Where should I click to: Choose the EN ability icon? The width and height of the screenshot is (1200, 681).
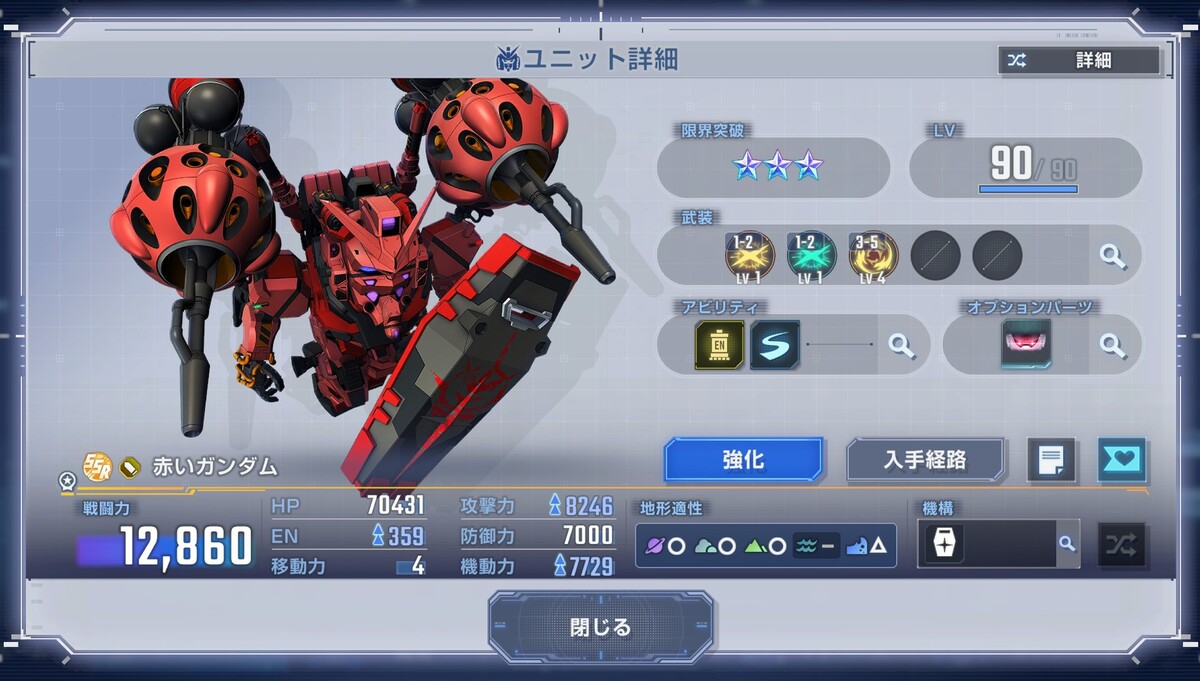pos(719,345)
